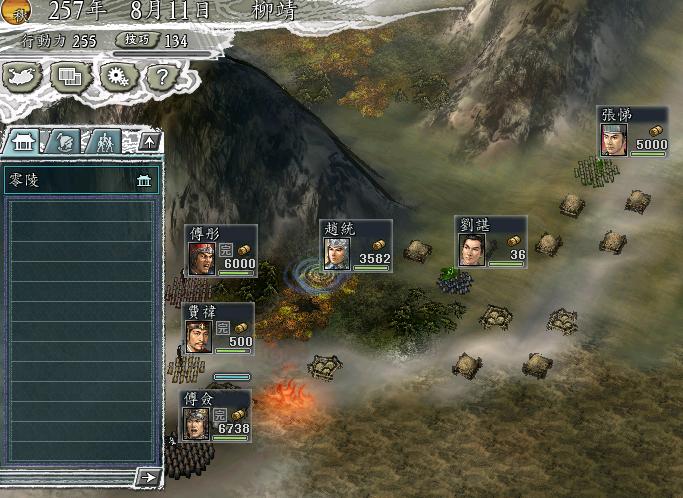Collapse the list with the up arrow
Screen dimensions: 683x498
pos(148,141)
